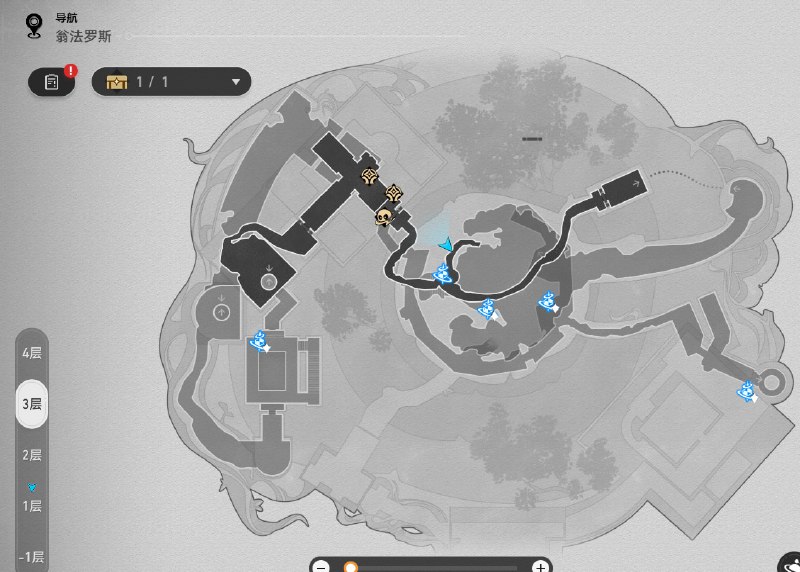Show floor 2层 of the map

pyautogui.click(x=32, y=455)
